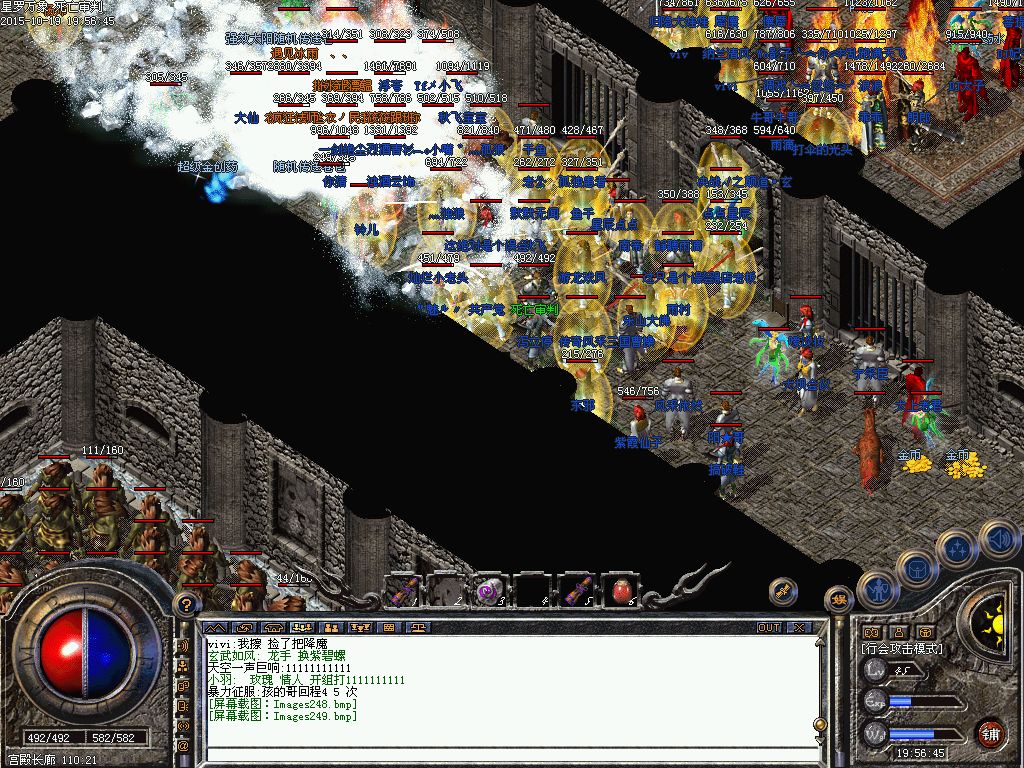The image size is (1024, 768).
Task: Close the game with the X button
Action: (x=799, y=627)
